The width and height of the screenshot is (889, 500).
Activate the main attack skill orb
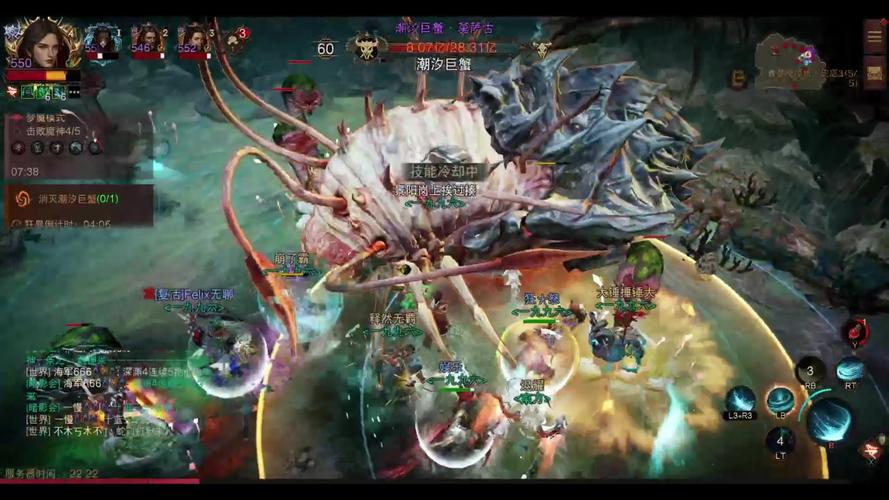click(829, 422)
